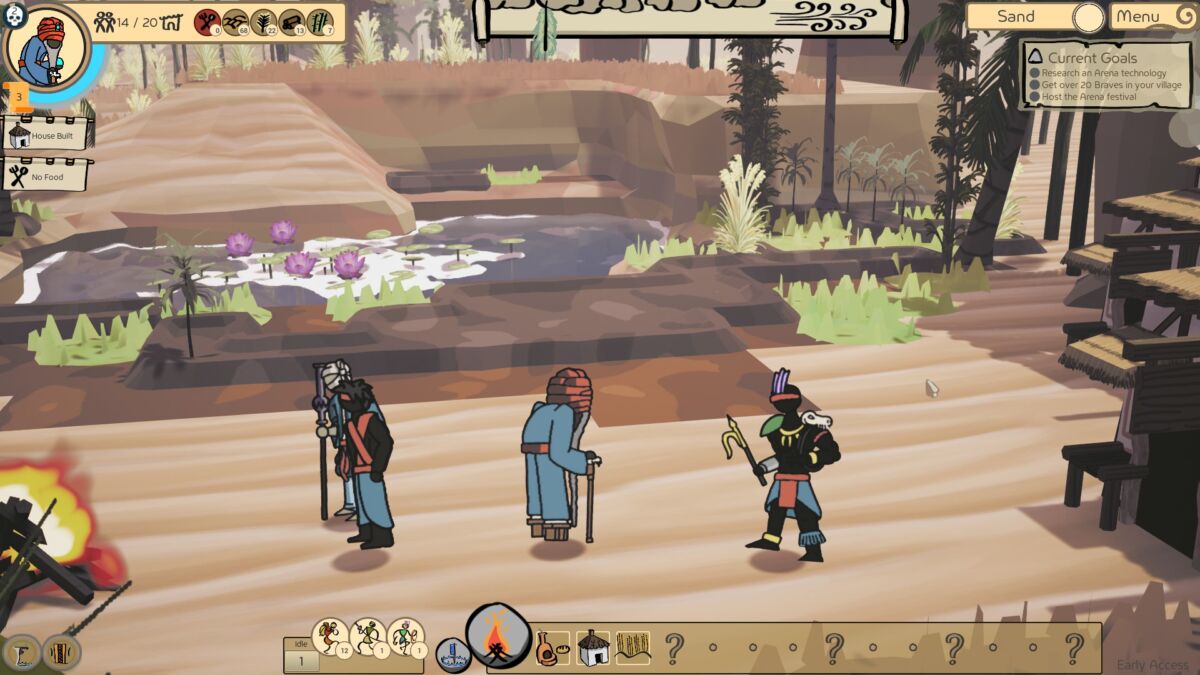Select the elder portrait in the corner
Image resolution: width=1200 pixels, height=675 pixels.
(46, 47)
